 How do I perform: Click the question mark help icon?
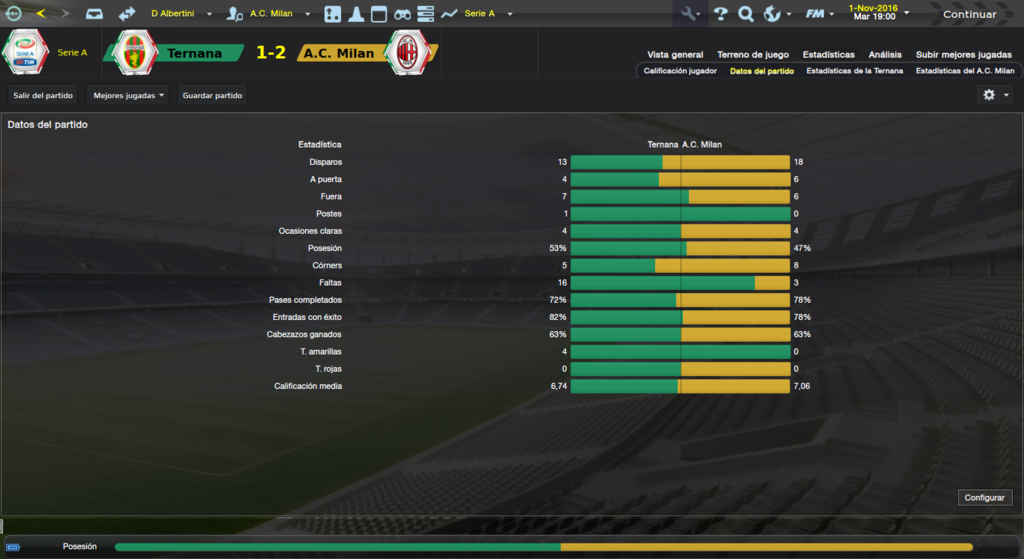(x=720, y=14)
